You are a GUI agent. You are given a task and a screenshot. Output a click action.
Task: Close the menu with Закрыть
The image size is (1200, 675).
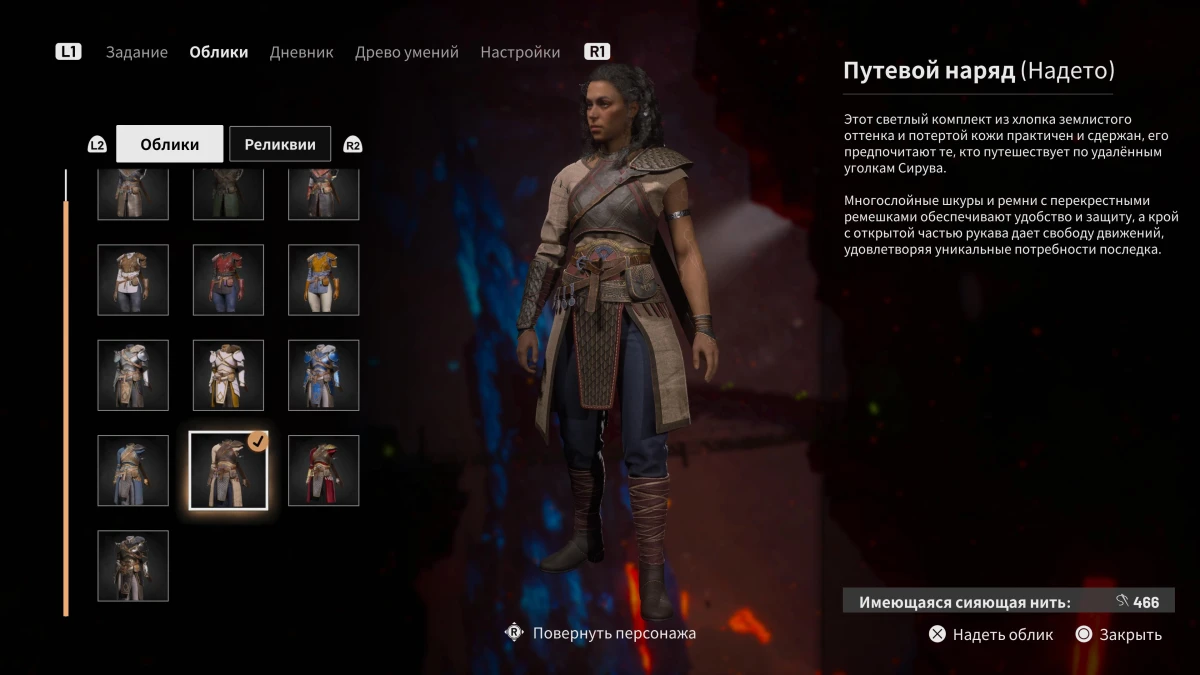point(1119,634)
